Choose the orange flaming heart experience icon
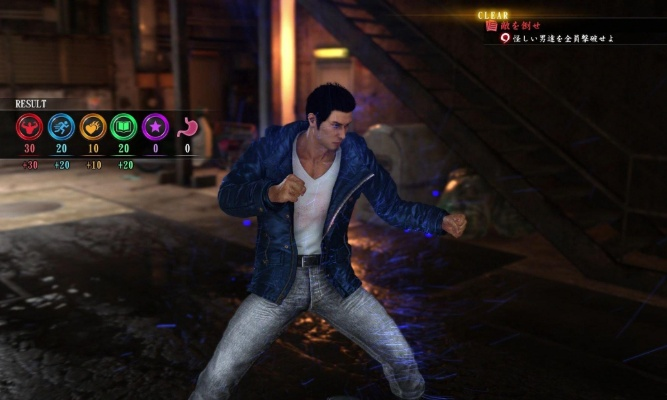The height and width of the screenshot is (400, 667). (92, 127)
